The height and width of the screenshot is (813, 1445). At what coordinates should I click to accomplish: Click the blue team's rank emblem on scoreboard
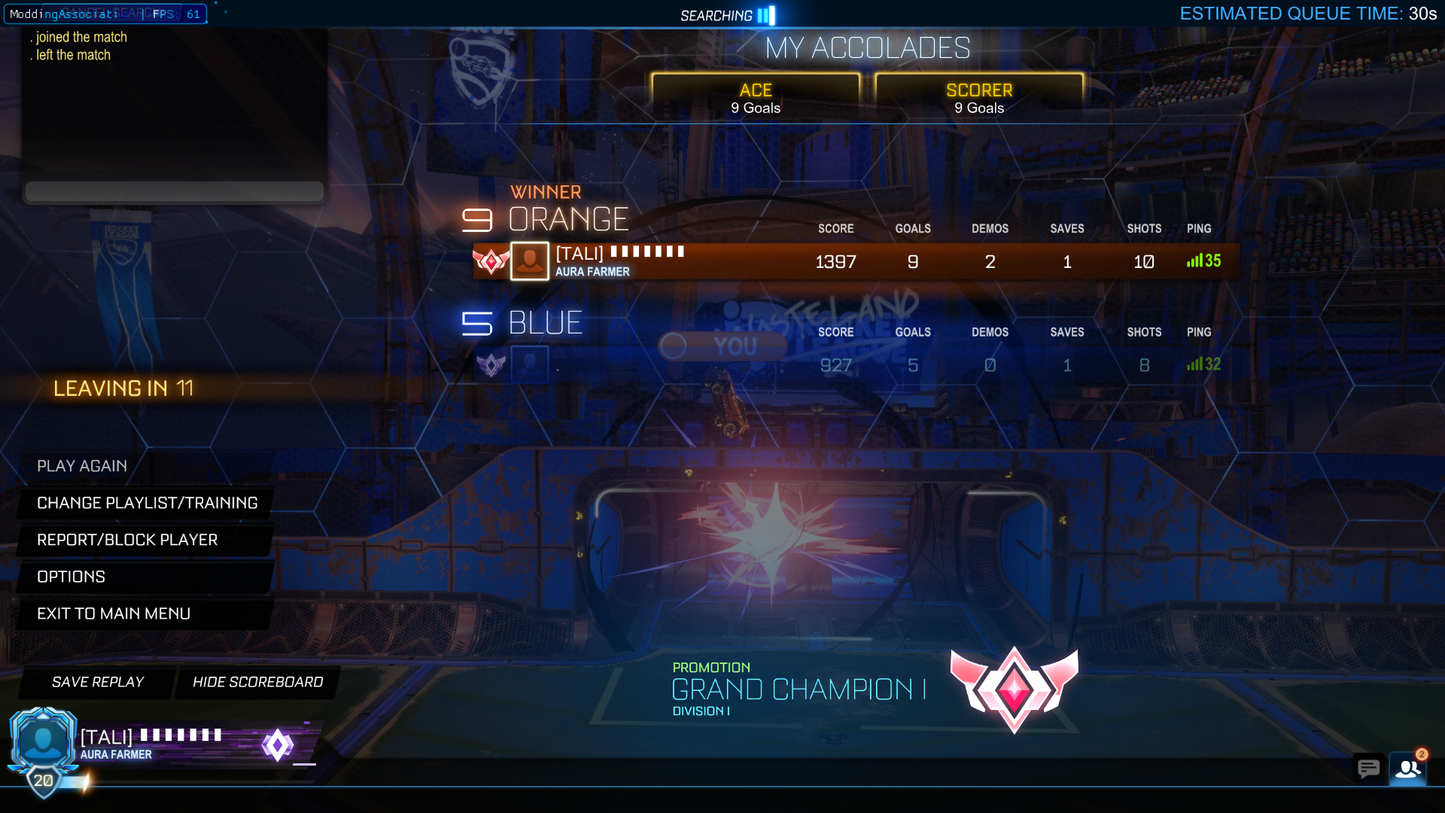coord(490,364)
